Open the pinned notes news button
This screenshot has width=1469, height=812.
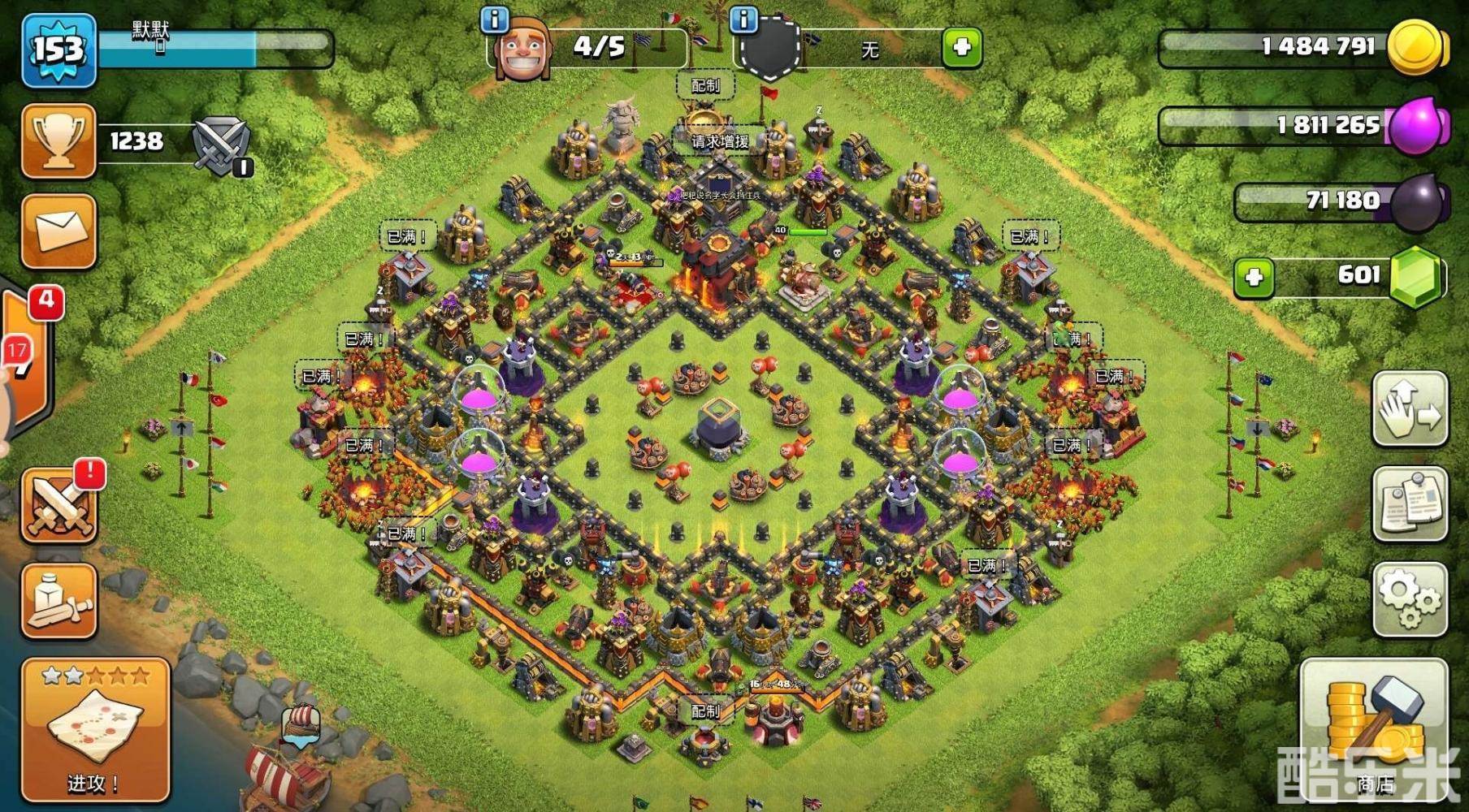[1410, 504]
